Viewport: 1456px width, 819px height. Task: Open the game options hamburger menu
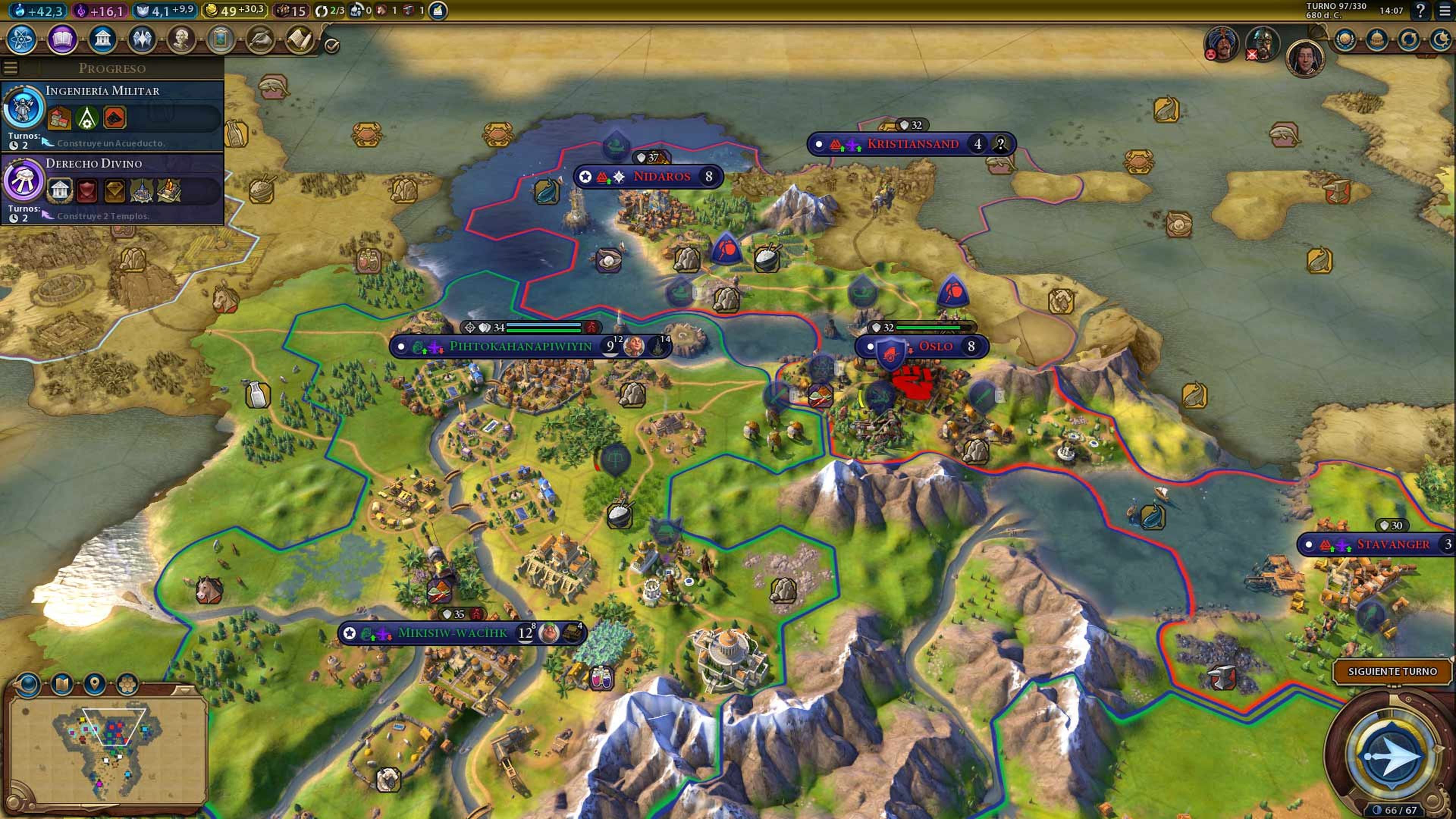[x=1447, y=10]
